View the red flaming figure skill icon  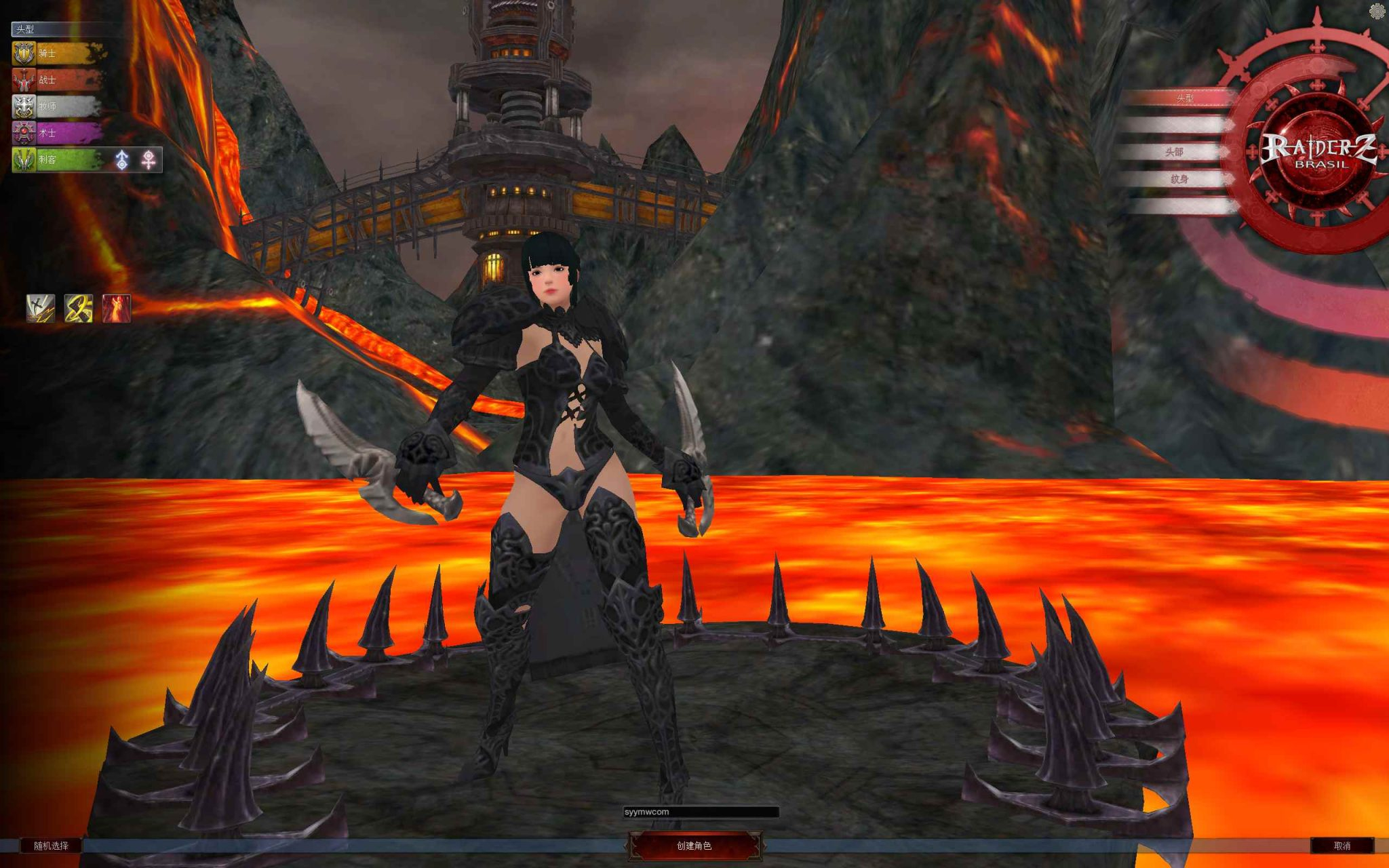click(x=116, y=308)
